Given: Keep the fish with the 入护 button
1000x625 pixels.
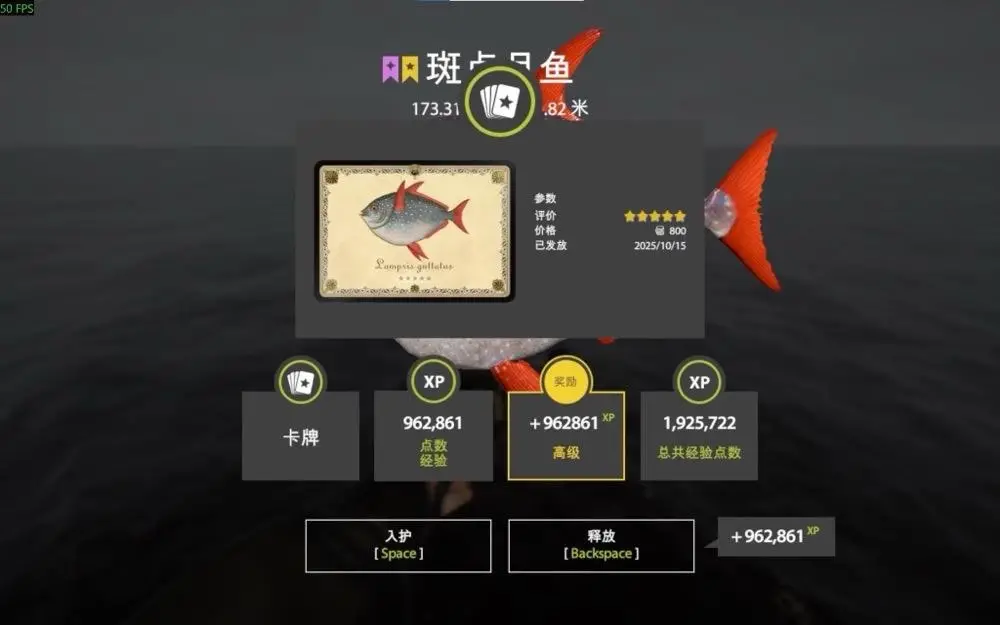Looking at the screenshot, I should click(x=398, y=546).
